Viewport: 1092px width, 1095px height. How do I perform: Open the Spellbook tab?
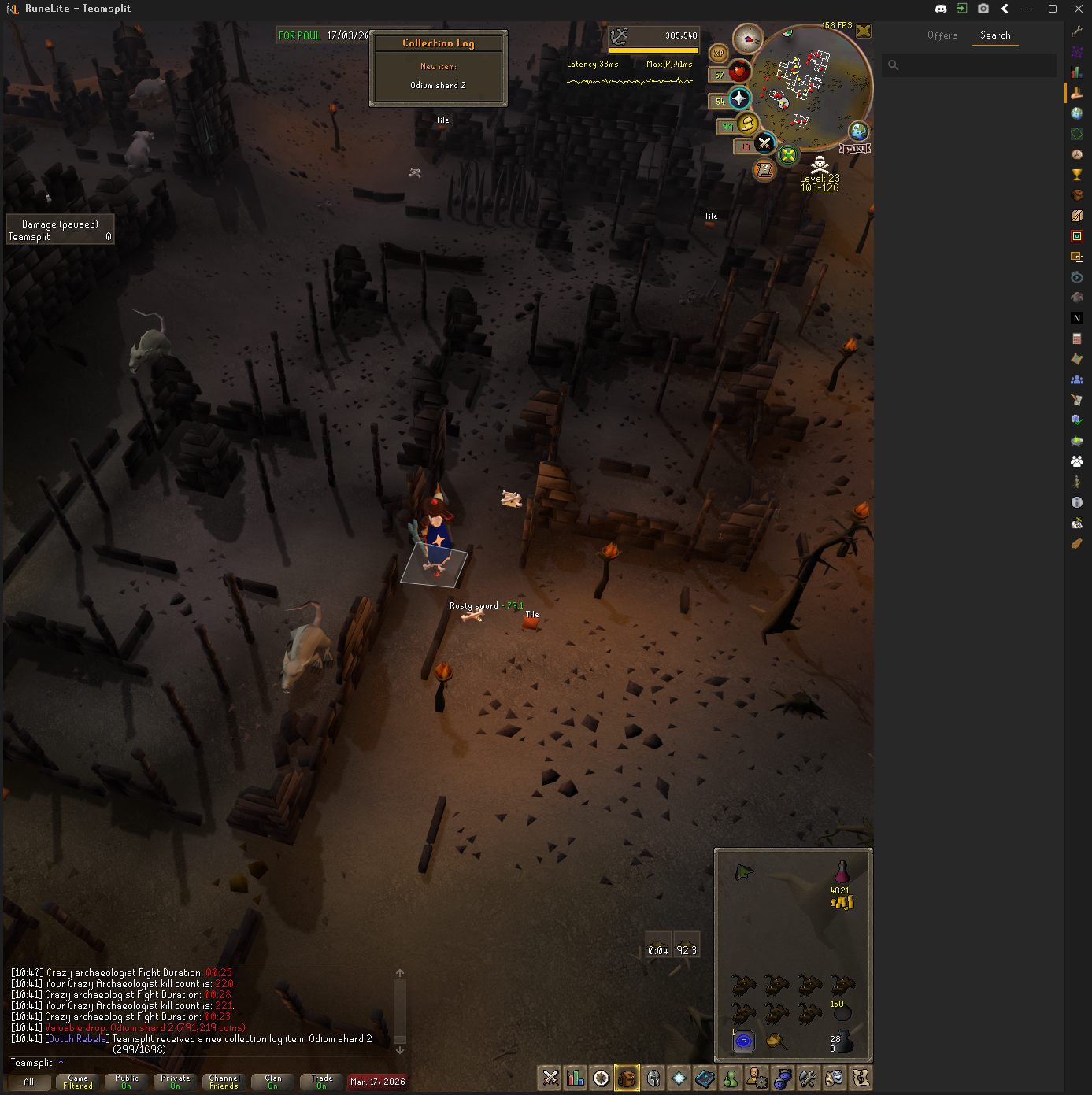point(705,1078)
